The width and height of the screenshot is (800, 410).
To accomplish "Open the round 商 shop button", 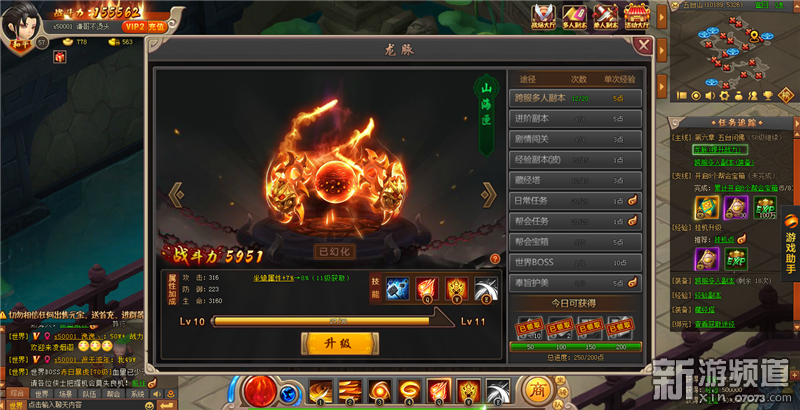I will click(x=539, y=390).
